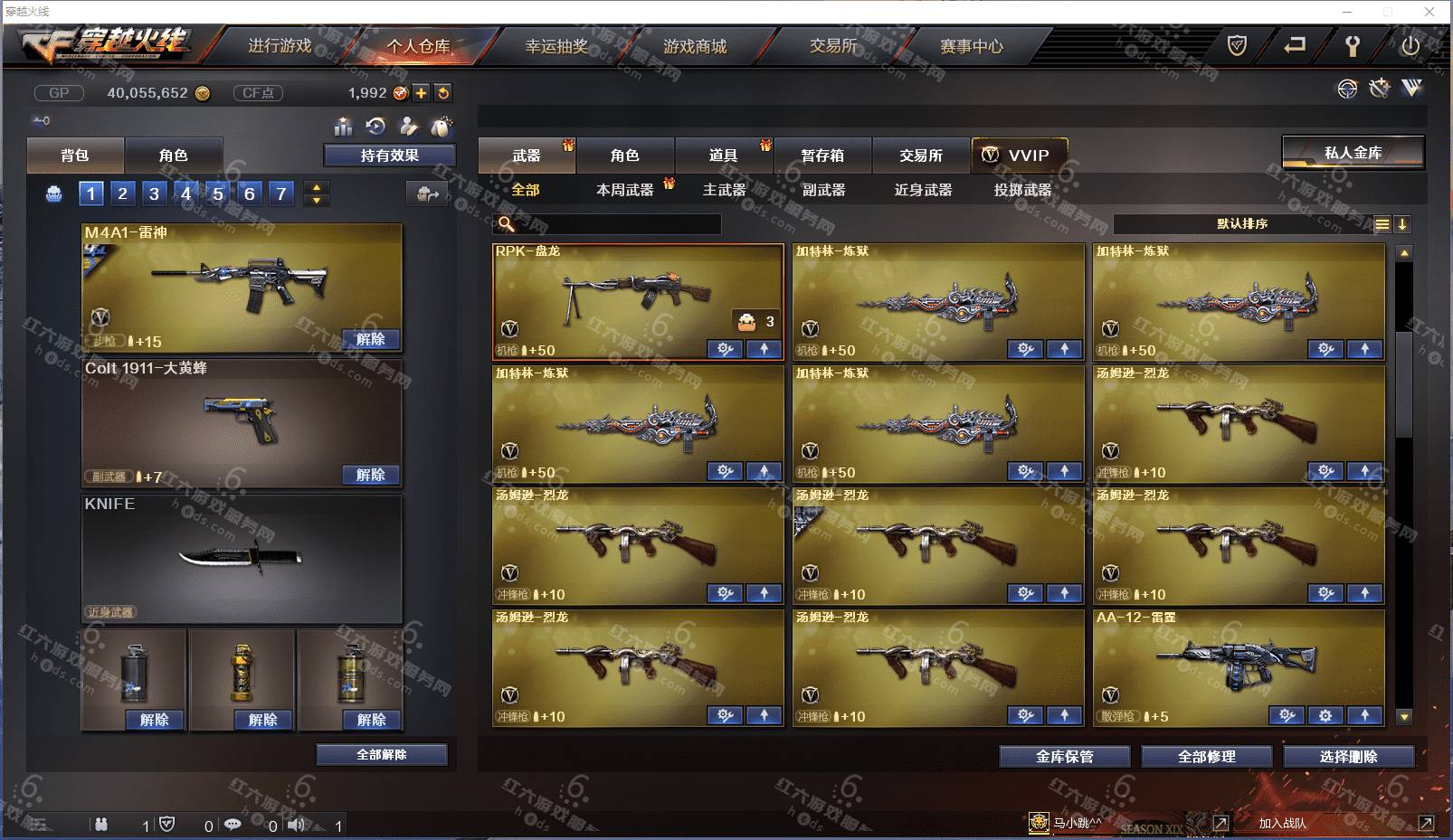
Task: Open the 交易所 exchange in top navigation
Action: (x=833, y=46)
